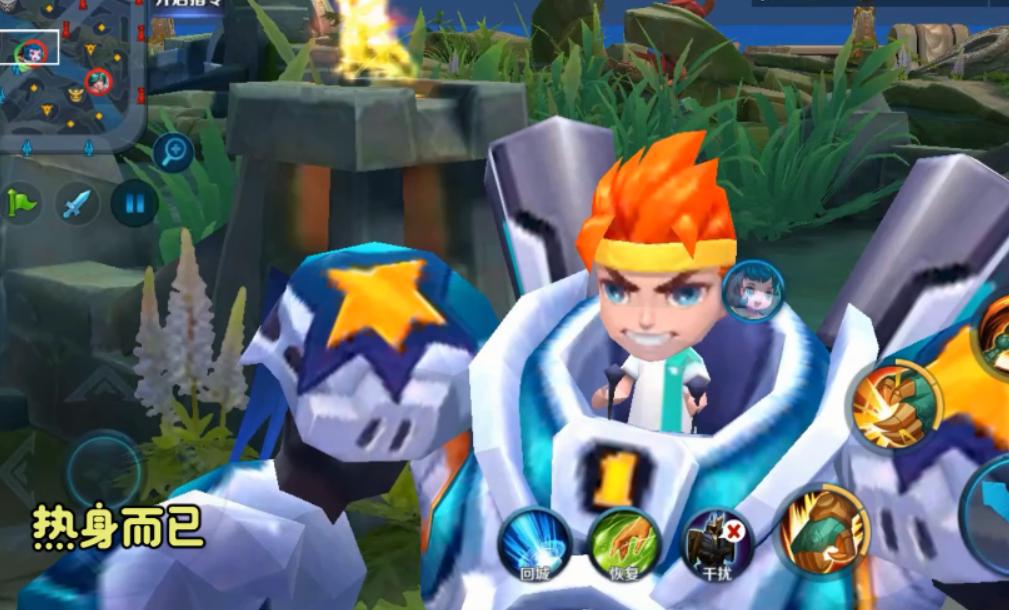
Task: Select the blue-haired ally hero portrait
Action: click(x=752, y=290)
